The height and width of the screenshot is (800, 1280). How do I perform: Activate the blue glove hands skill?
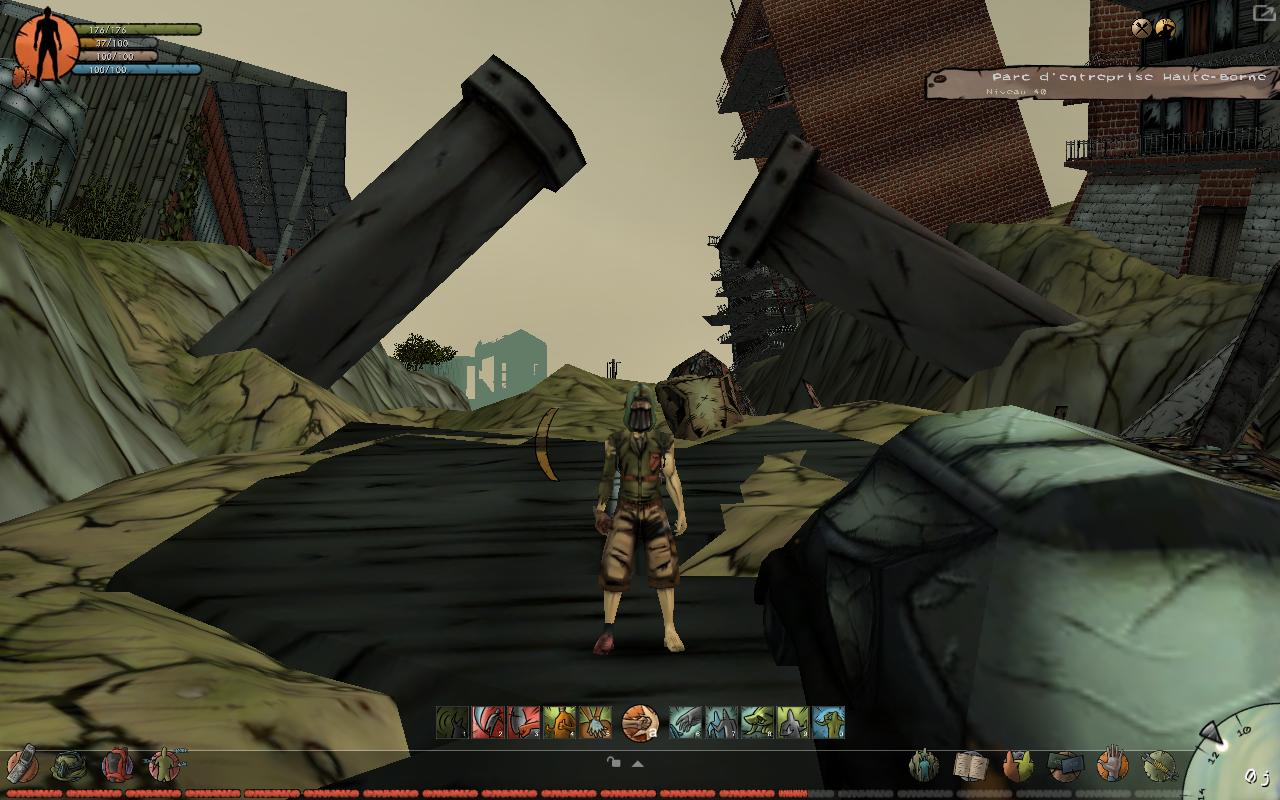595,722
